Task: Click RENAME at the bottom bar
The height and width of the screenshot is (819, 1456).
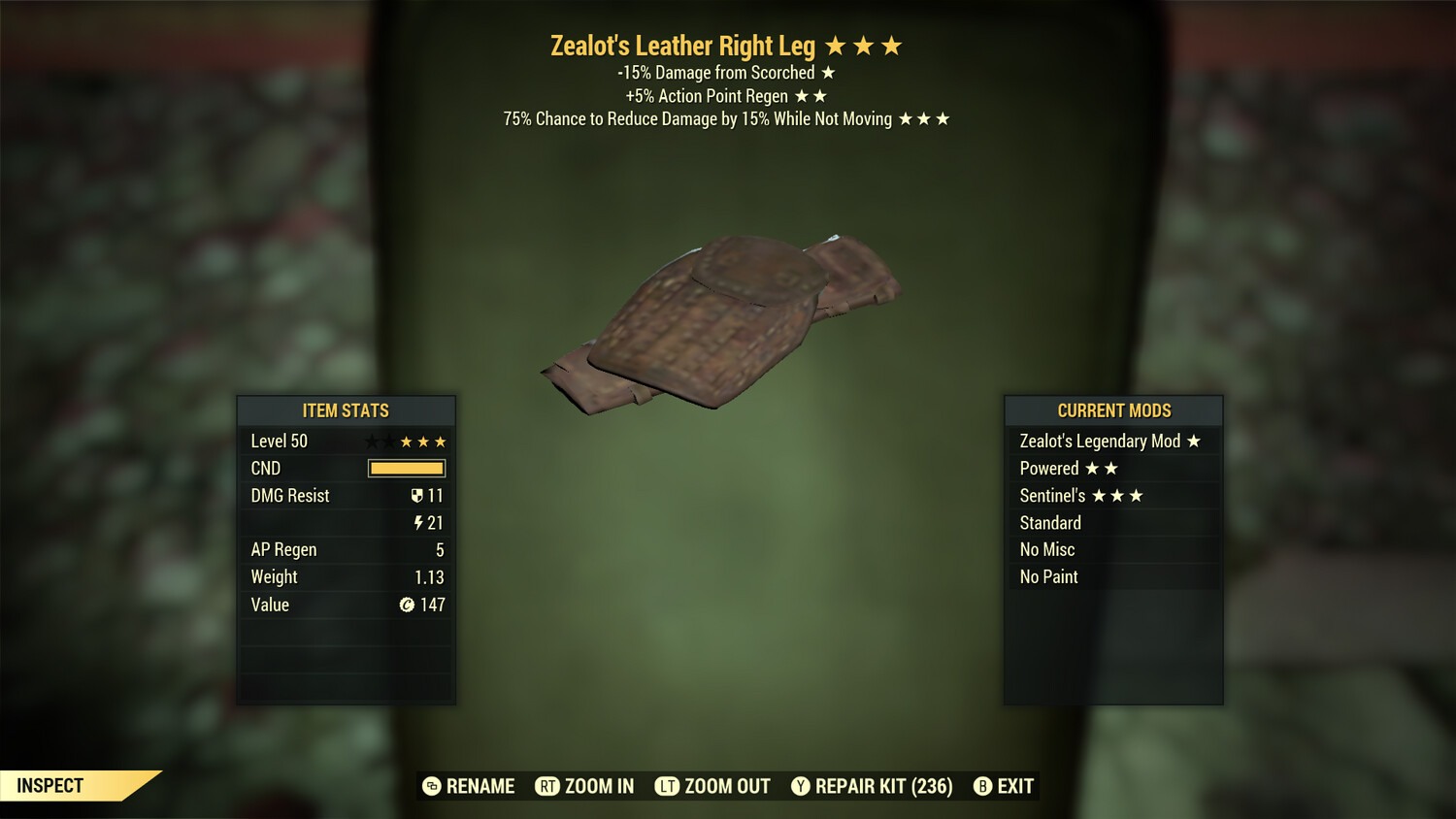Action: 480,786
